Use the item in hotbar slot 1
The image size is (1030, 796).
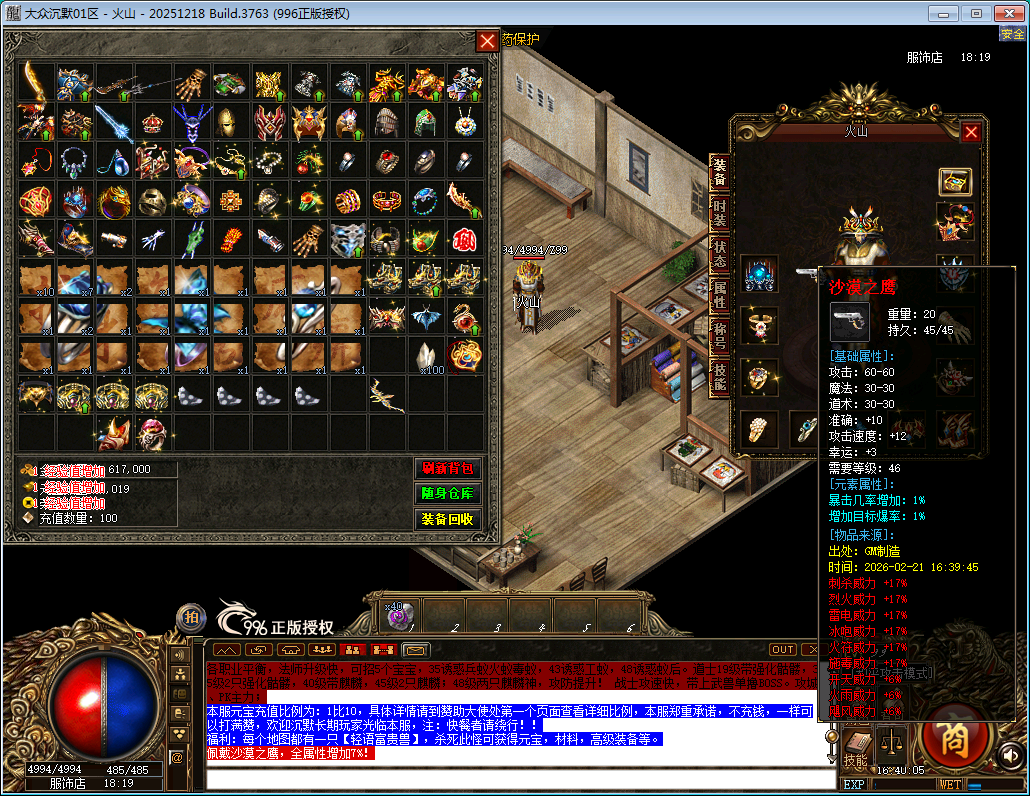click(399, 616)
